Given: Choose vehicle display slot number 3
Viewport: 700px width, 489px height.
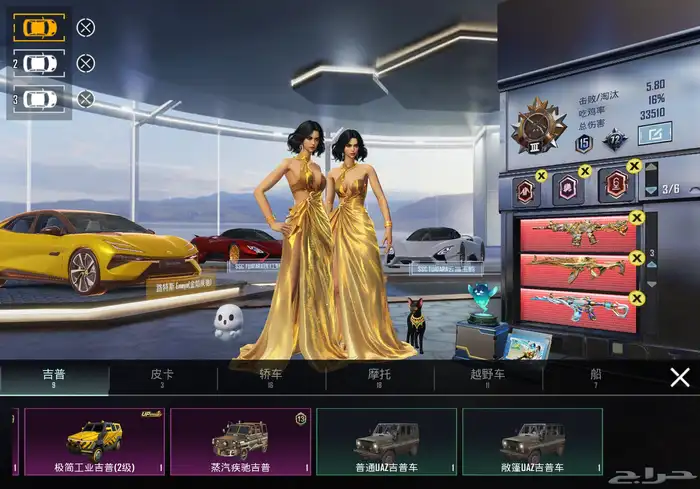Looking at the screenshot, I should (x=39, y=99).
